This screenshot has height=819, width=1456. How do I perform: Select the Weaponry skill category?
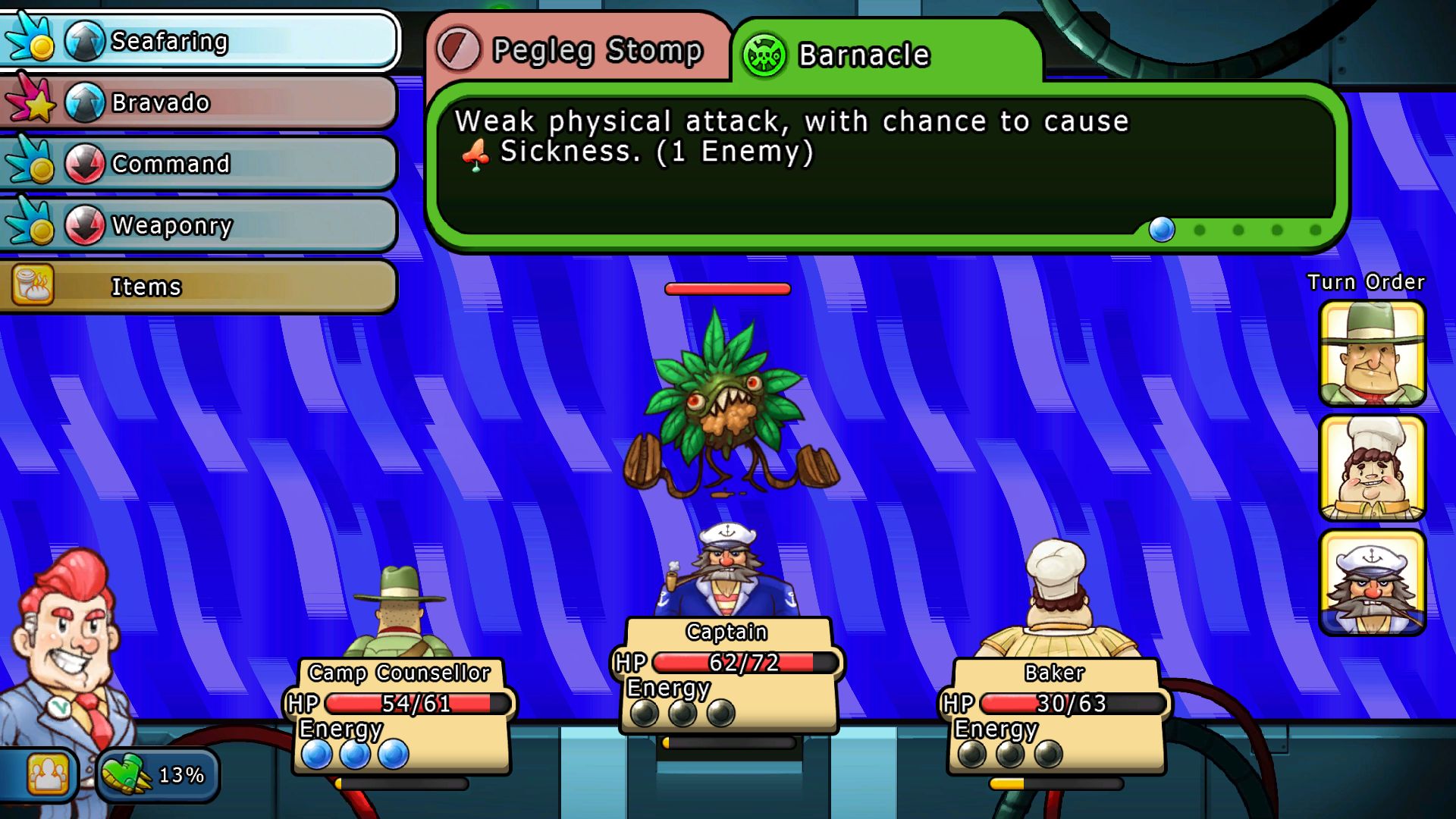click(x=201, y=225)
